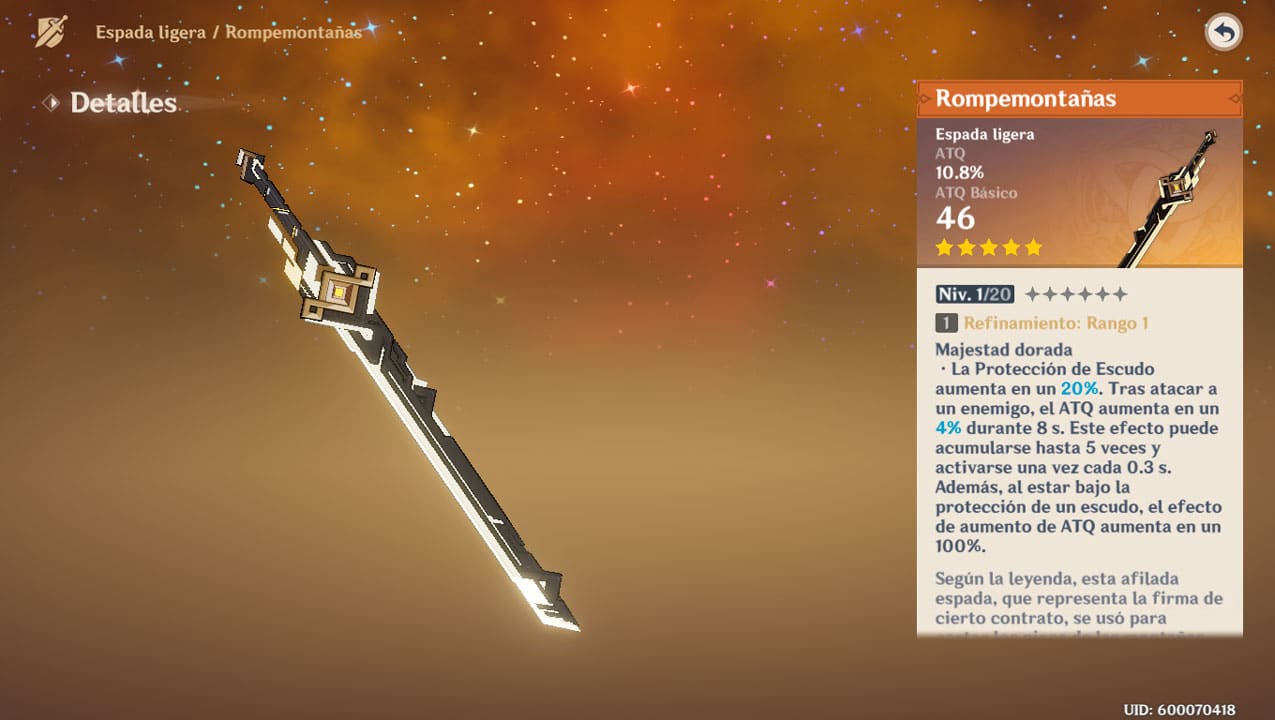Click the back arrow button
Screen dimensions: 1275x720
tap(1223, 33)
